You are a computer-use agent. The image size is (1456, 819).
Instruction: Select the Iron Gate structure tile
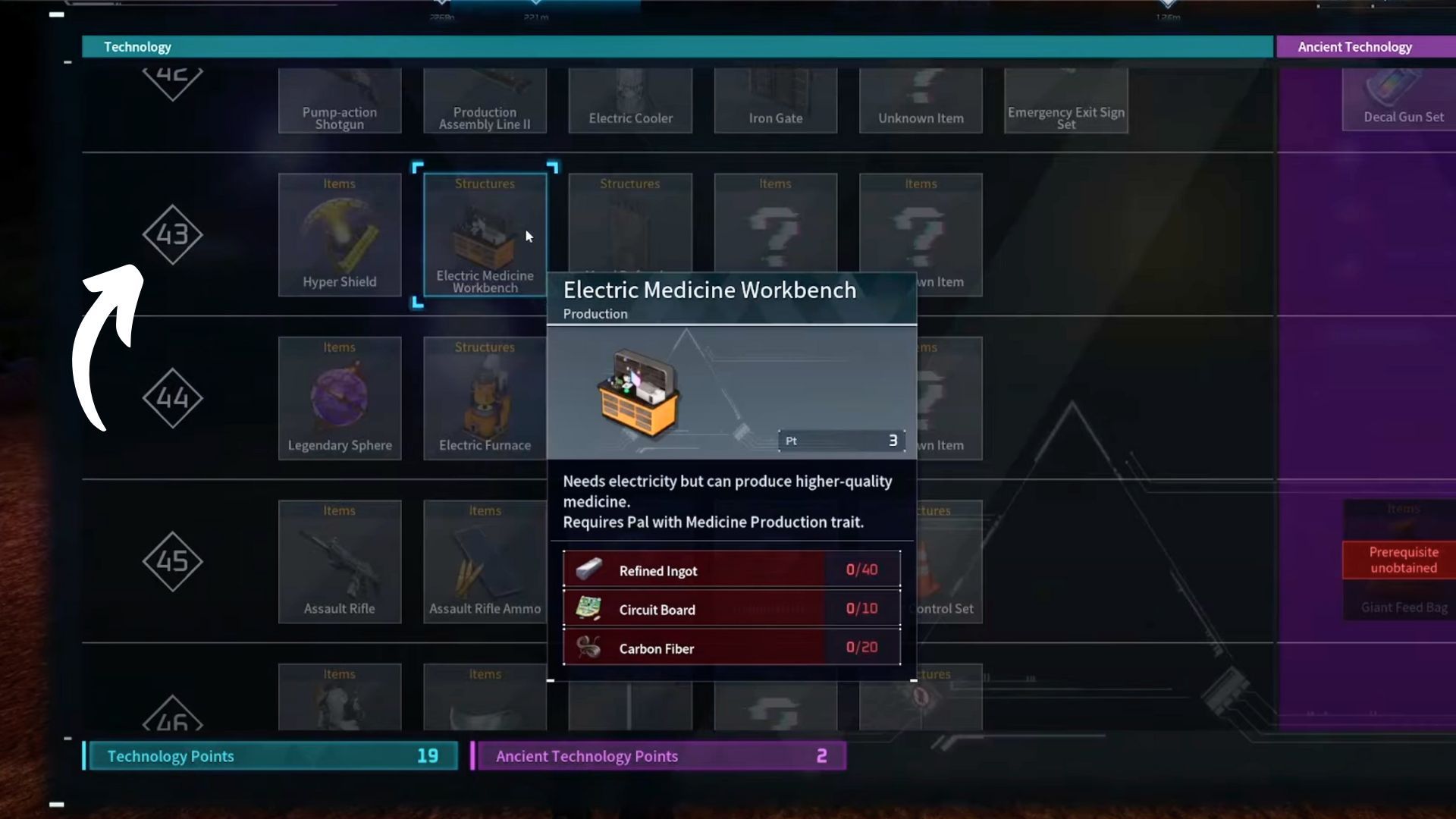(x=775, y=102)
